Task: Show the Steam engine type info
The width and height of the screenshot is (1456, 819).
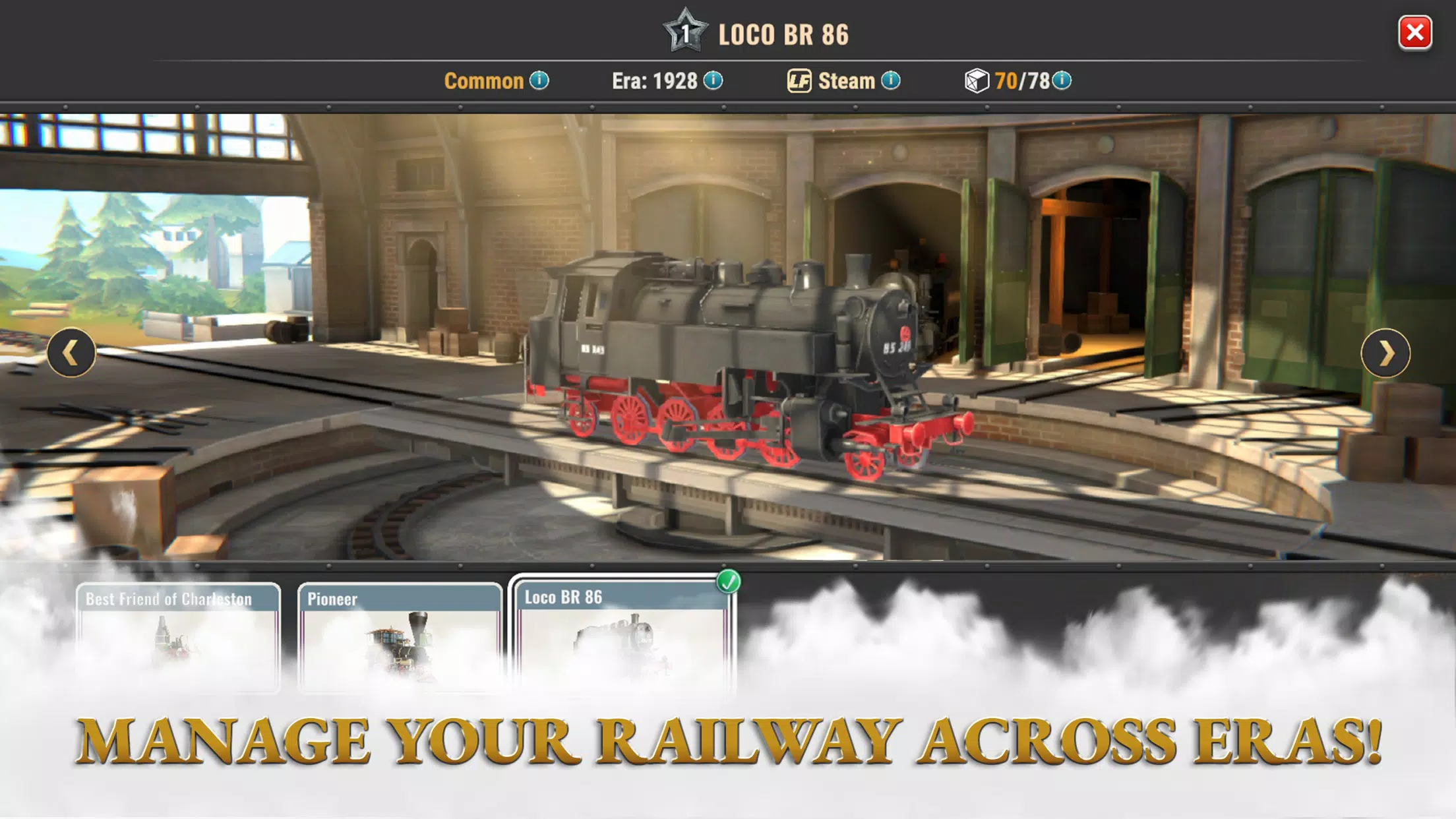Action: pyautogui.click(x=892, y=80)
